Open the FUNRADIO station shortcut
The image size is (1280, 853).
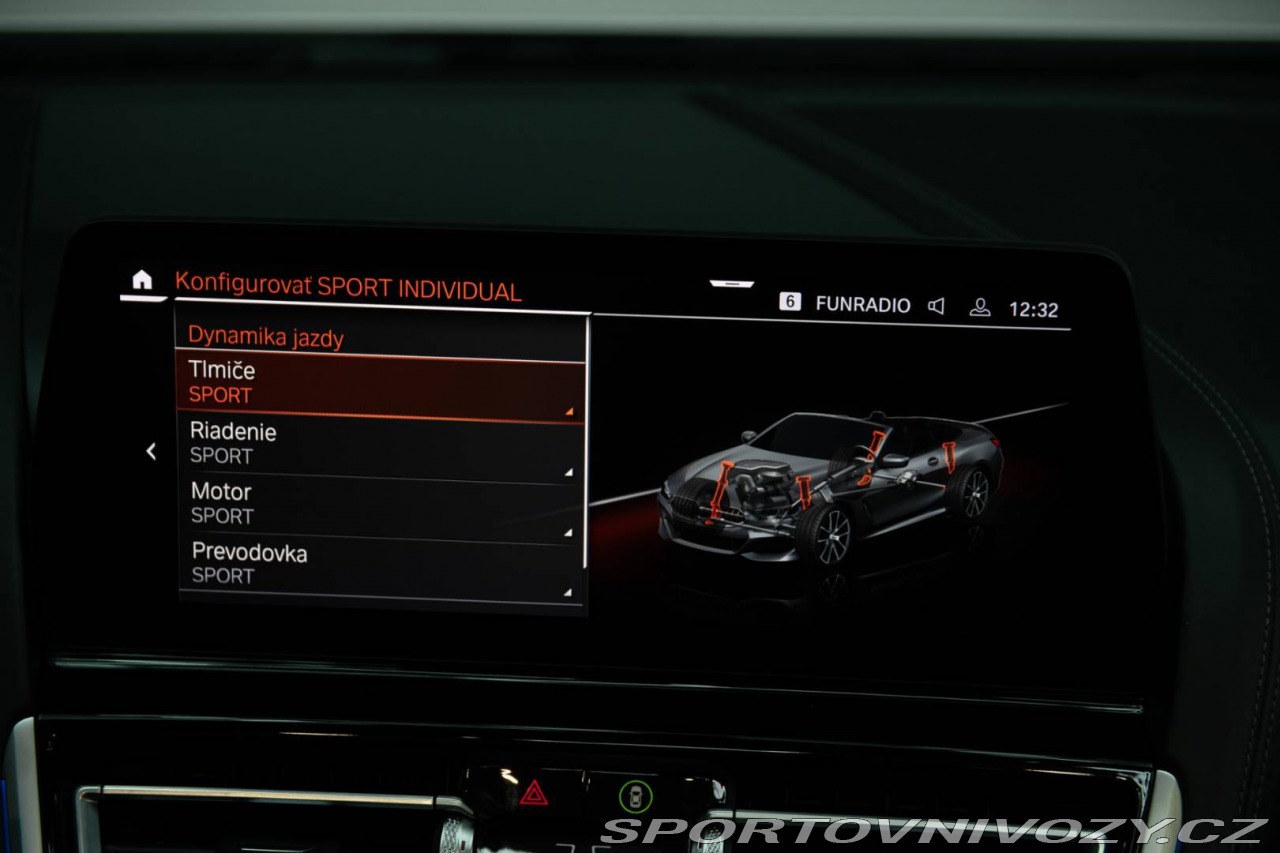pyautogui.click(x=862, y=305)
